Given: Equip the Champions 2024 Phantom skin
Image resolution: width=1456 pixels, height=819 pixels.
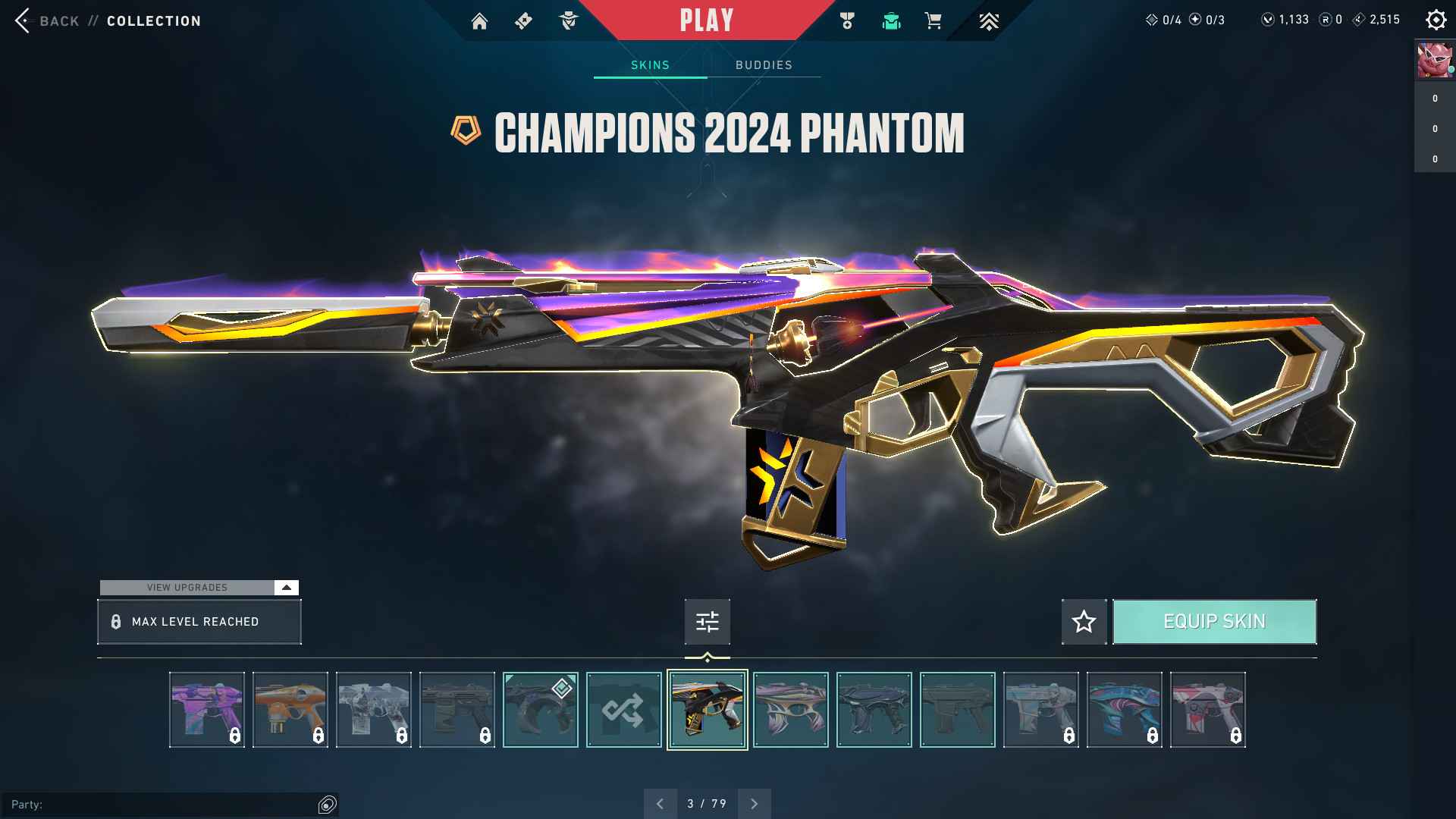Looking at the screenshot, I should [x=1214, y=622].
